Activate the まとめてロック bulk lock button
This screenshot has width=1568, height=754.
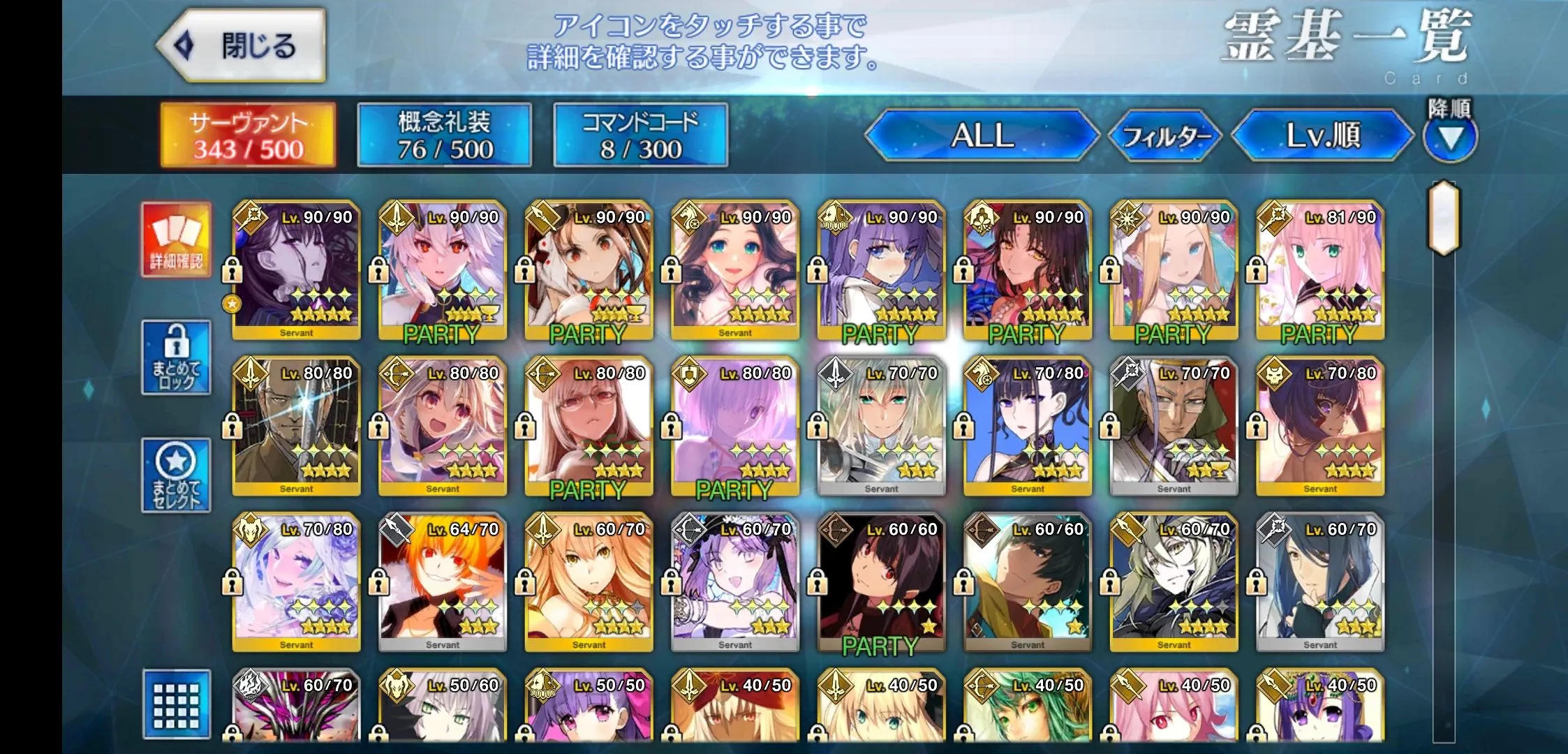[176, 357]
